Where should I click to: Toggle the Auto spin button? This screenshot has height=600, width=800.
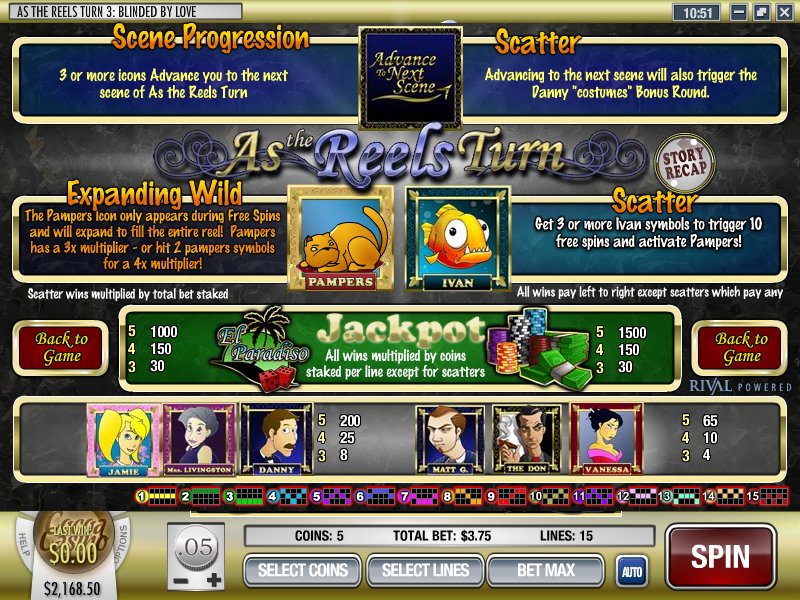tap(631, 571)
